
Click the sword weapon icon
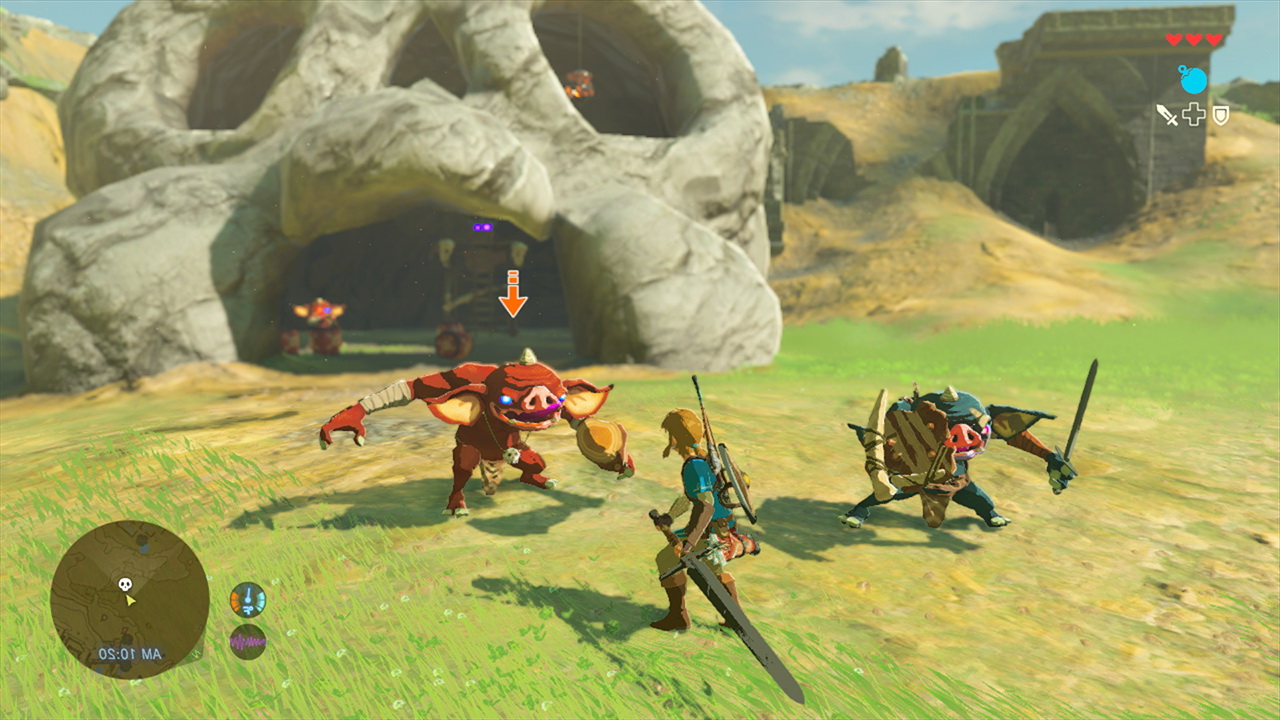click(x=1167, y=115)
